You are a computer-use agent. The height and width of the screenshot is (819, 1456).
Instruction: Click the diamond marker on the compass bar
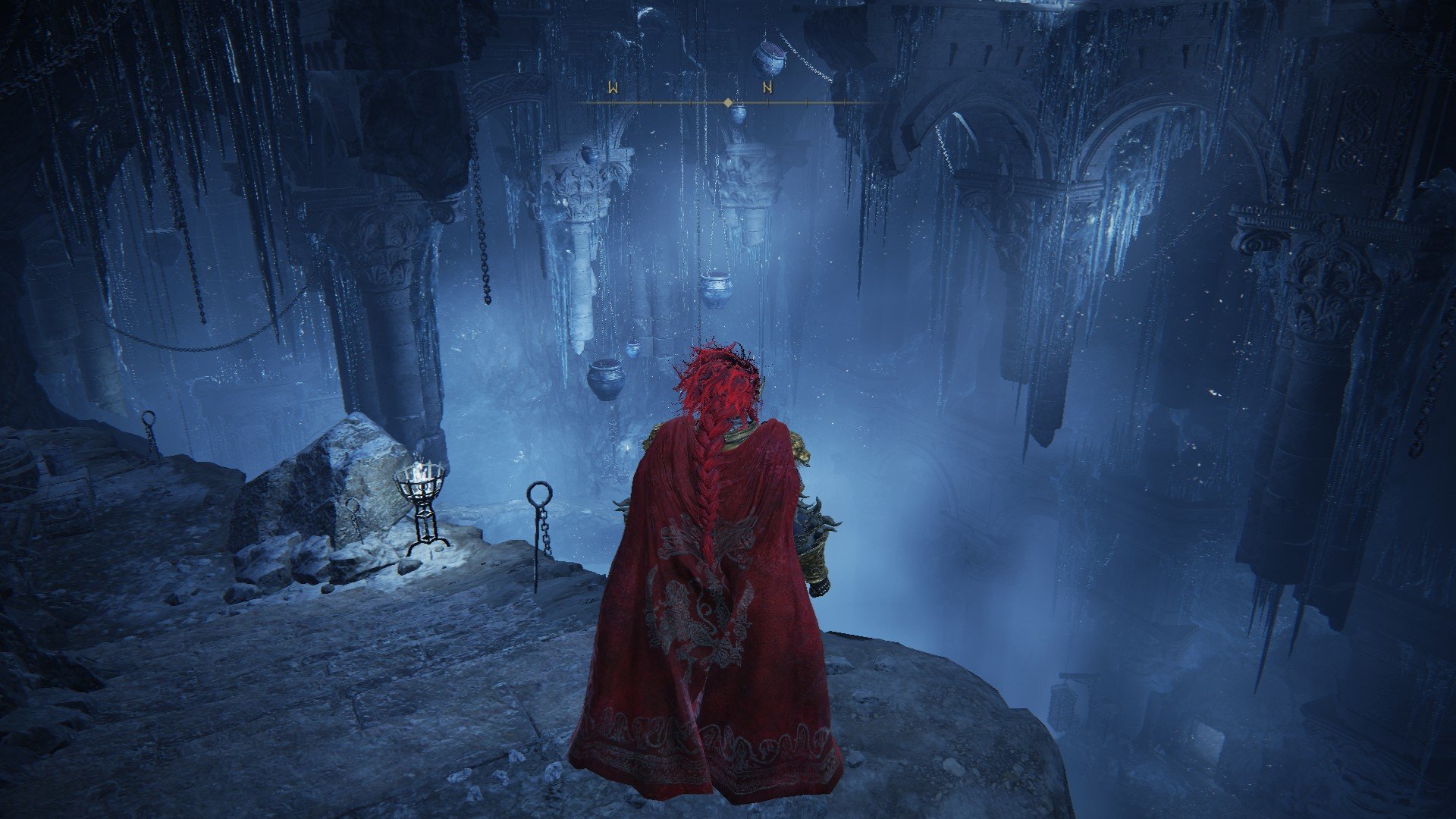point(728,102)
